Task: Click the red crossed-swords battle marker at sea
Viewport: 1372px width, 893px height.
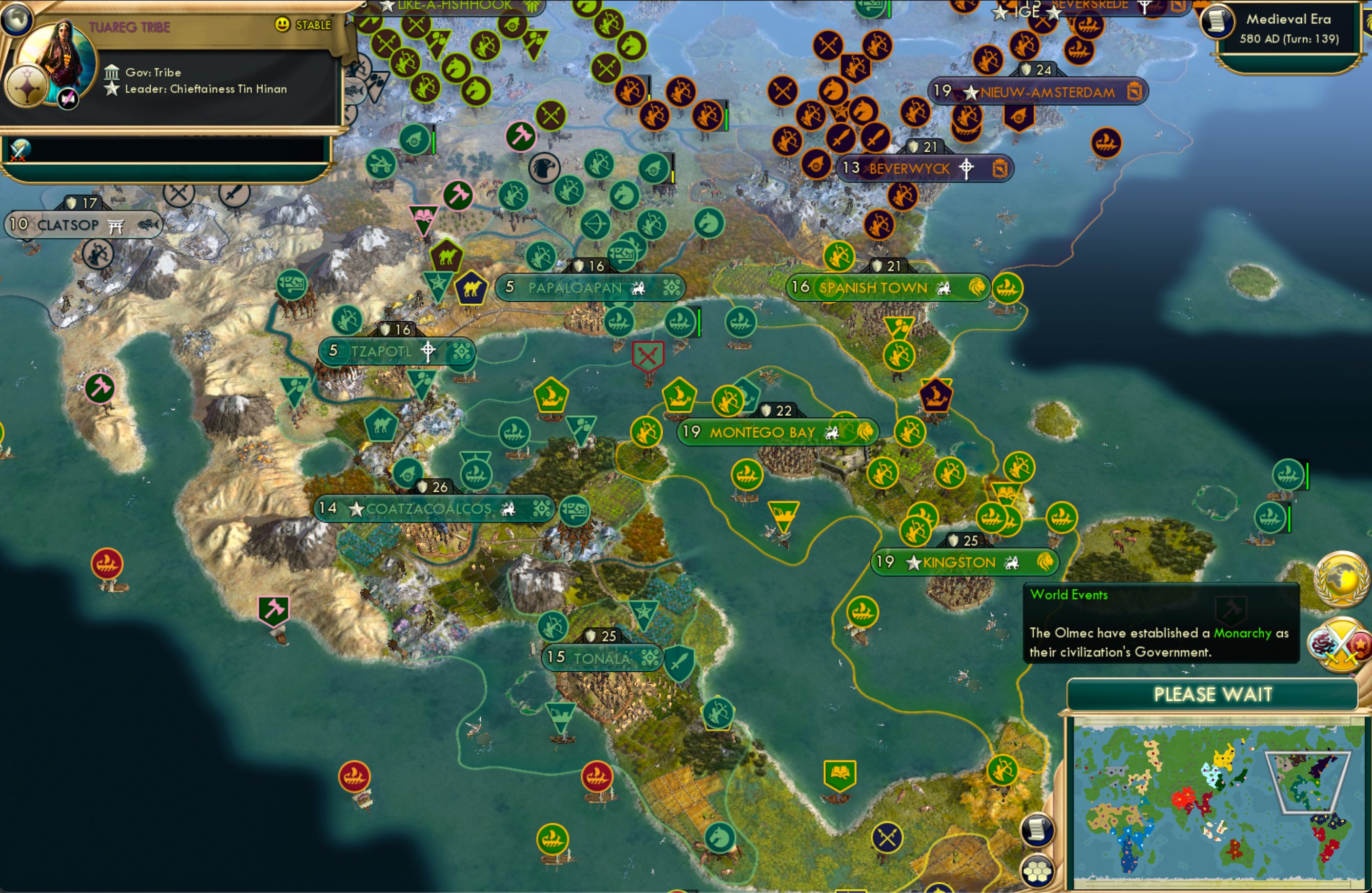Action: pyautogui.click(x=647, y=356)
